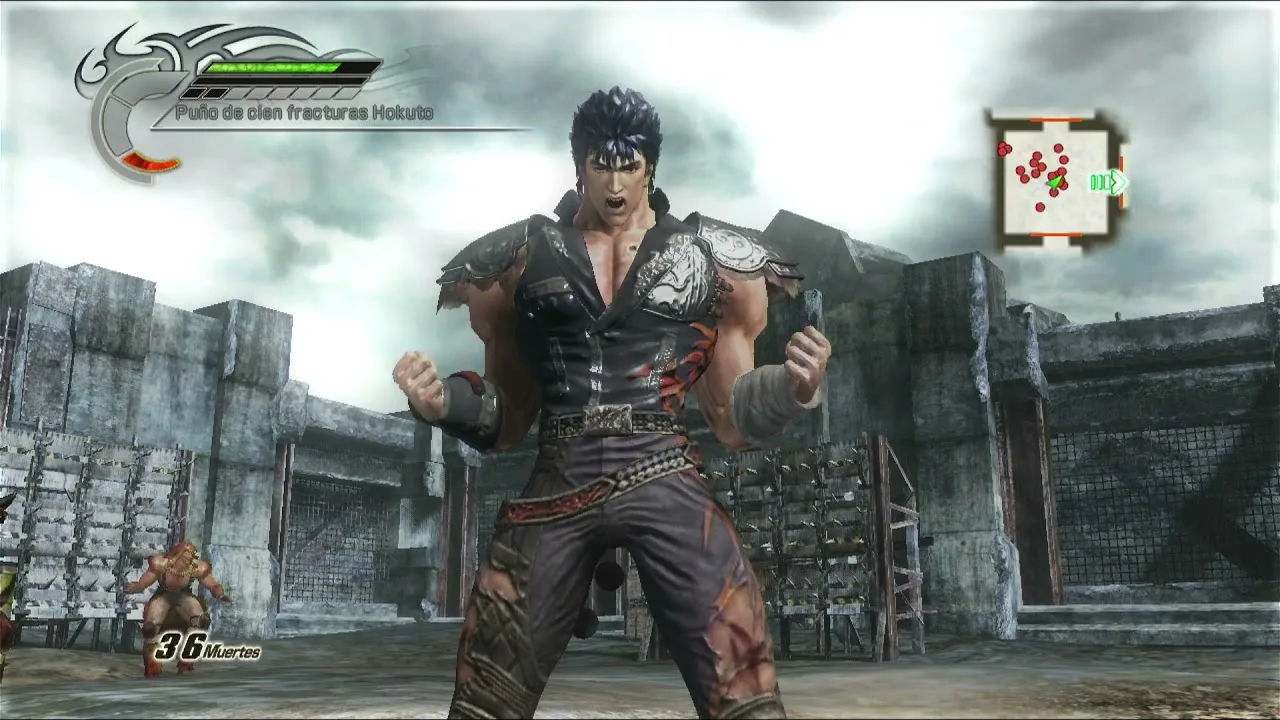
Task: Select the Puño de cien fracturas Hokuto technique
Action: 304,113
